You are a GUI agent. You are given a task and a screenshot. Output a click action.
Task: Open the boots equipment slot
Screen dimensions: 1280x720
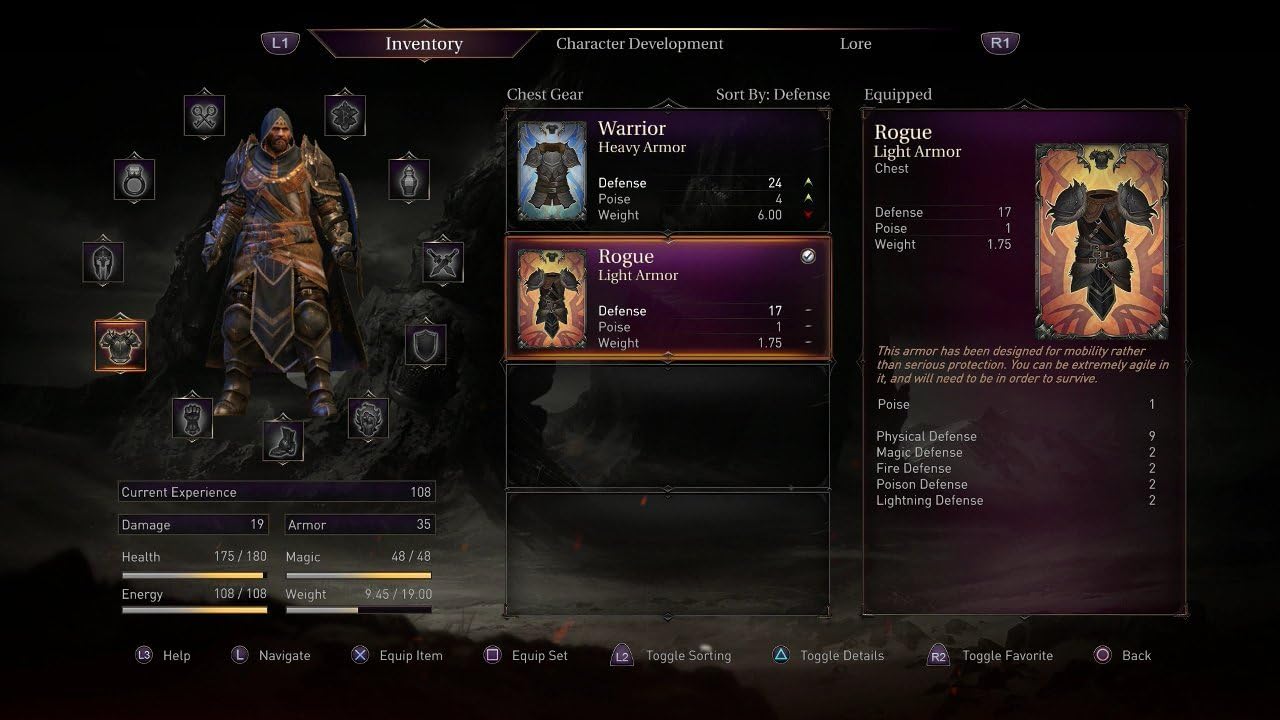pyautogui.click(x=283, y=441)
